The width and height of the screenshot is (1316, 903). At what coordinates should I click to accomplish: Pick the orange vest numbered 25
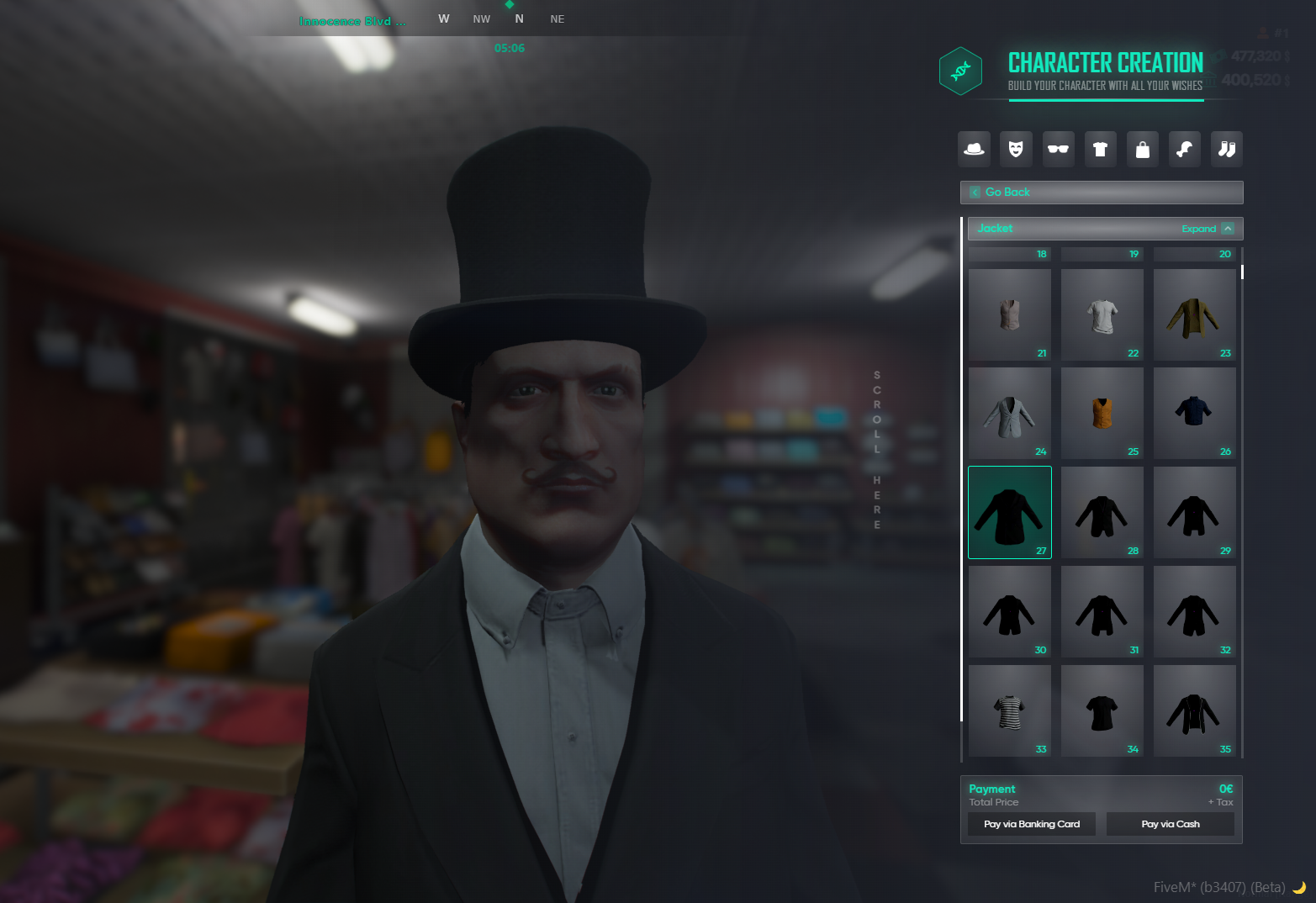point(1102,413)
